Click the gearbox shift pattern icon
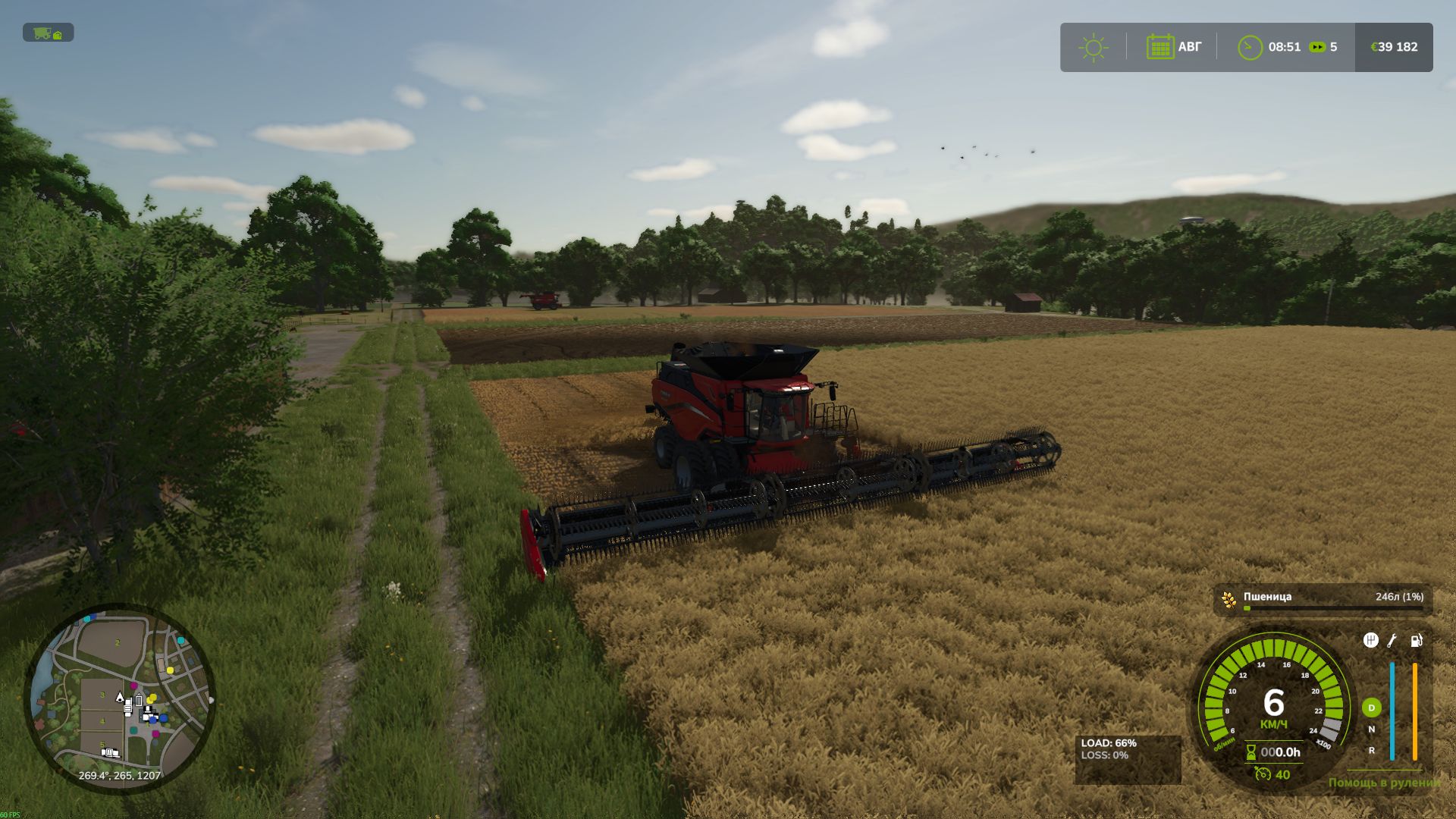Viewport: 1456px width, 819px height. point(1370,639)
